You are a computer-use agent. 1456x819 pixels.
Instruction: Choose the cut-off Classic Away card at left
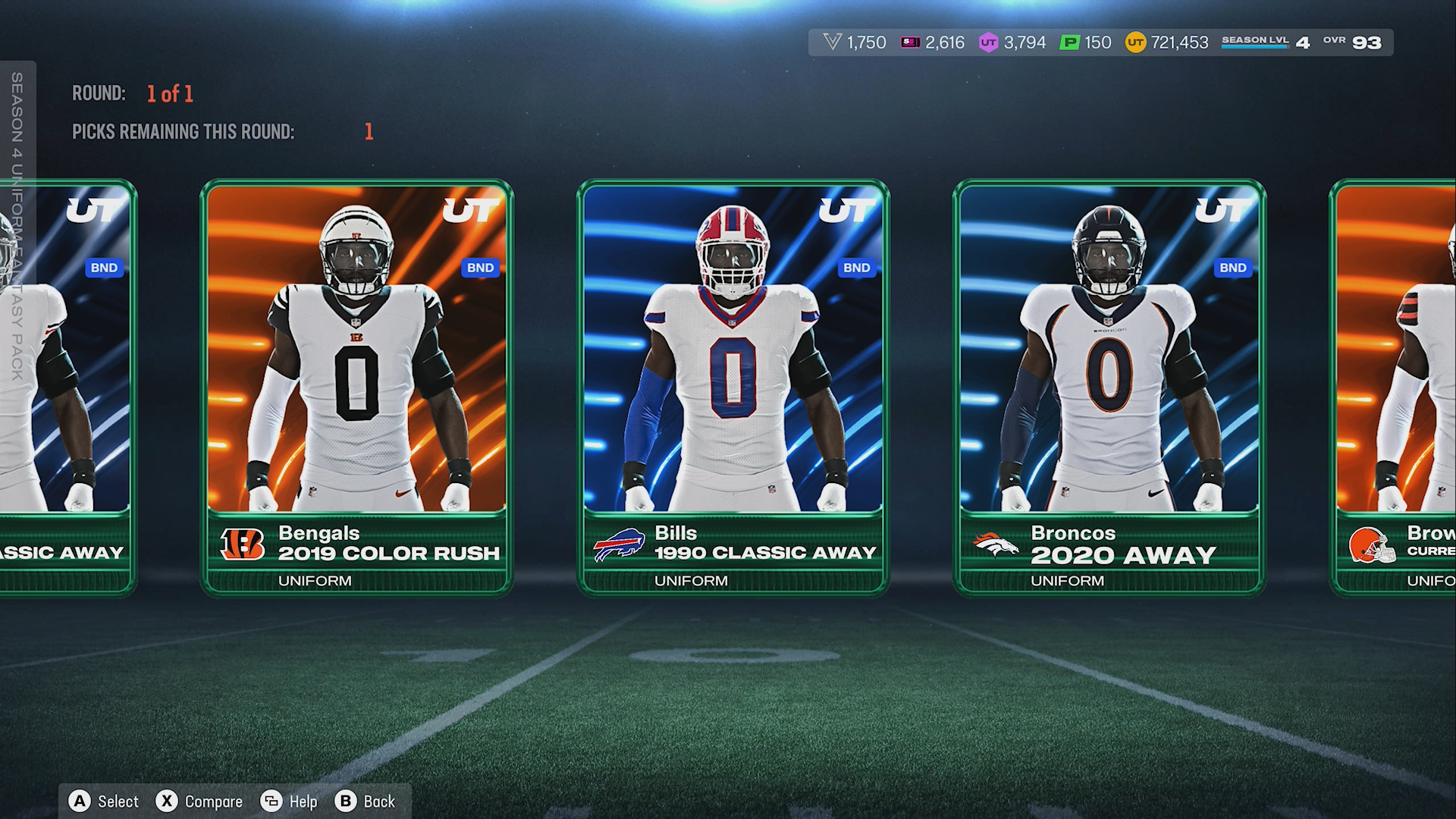(x=67, y=387)
